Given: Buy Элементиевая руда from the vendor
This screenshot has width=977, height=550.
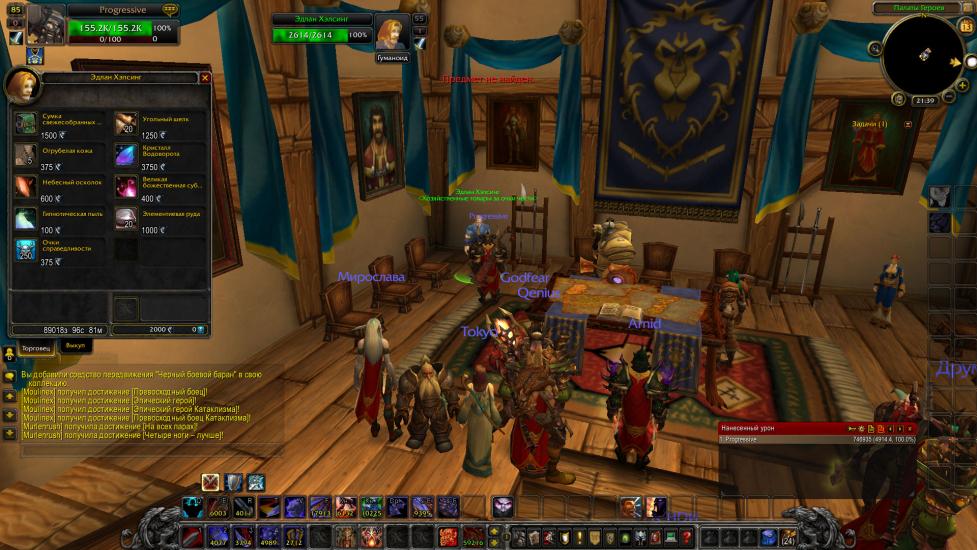Looking at the screenshot, I should pyautogui.click(x=126, y=218).
